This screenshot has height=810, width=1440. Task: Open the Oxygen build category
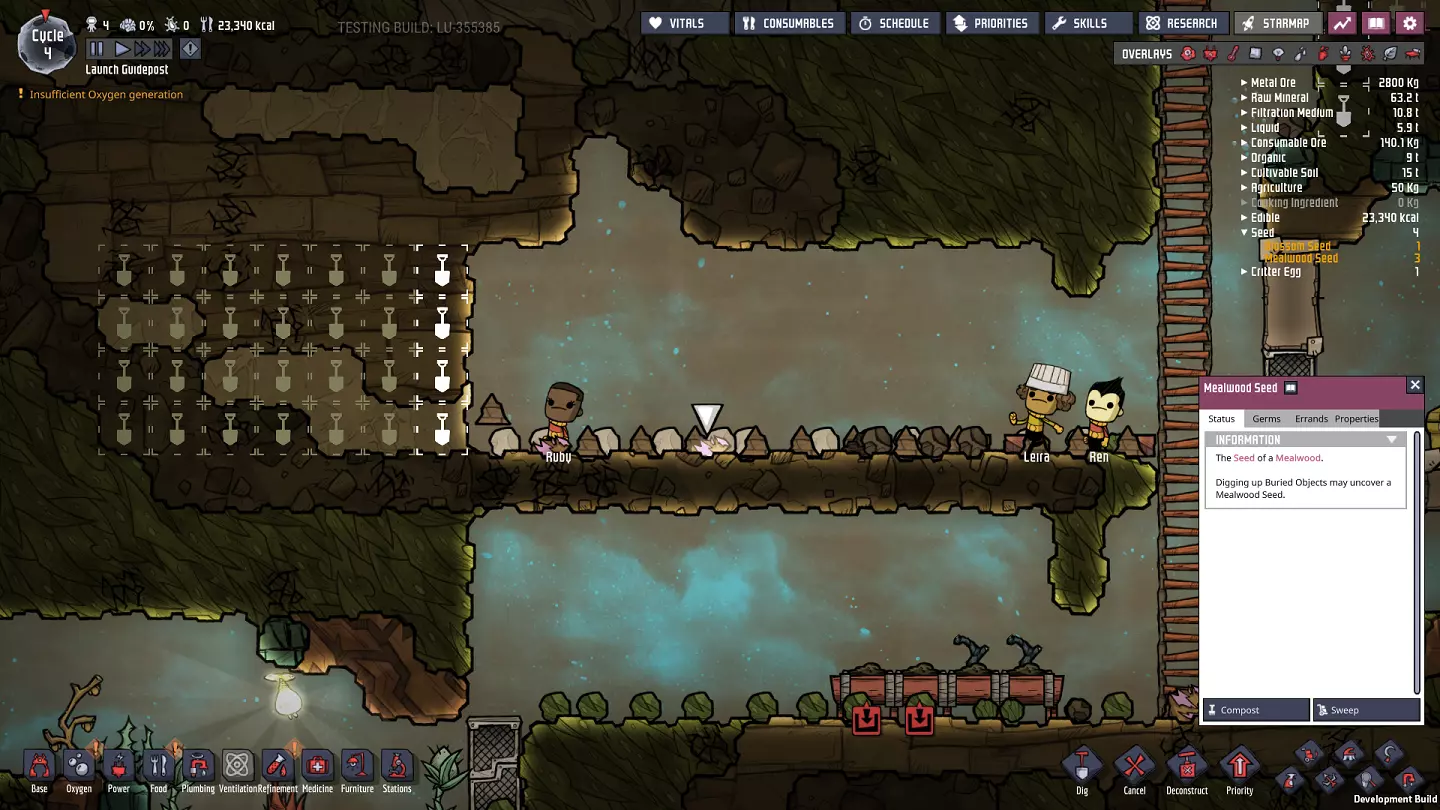(x=78, y=769)
